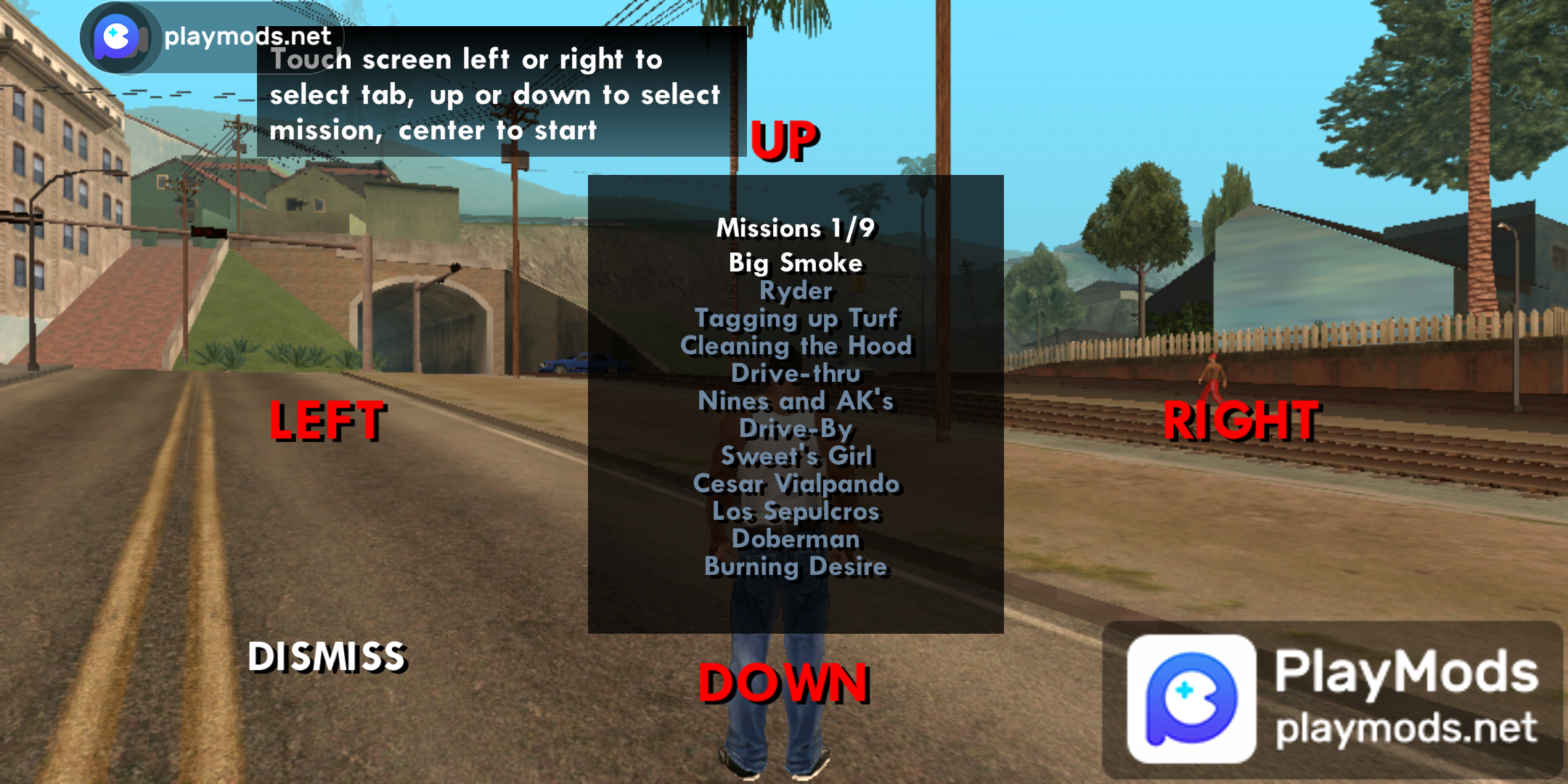Click the PlayMods logo in top-left corner
This screenshot has height=784, width=1568.
point(120,36)
